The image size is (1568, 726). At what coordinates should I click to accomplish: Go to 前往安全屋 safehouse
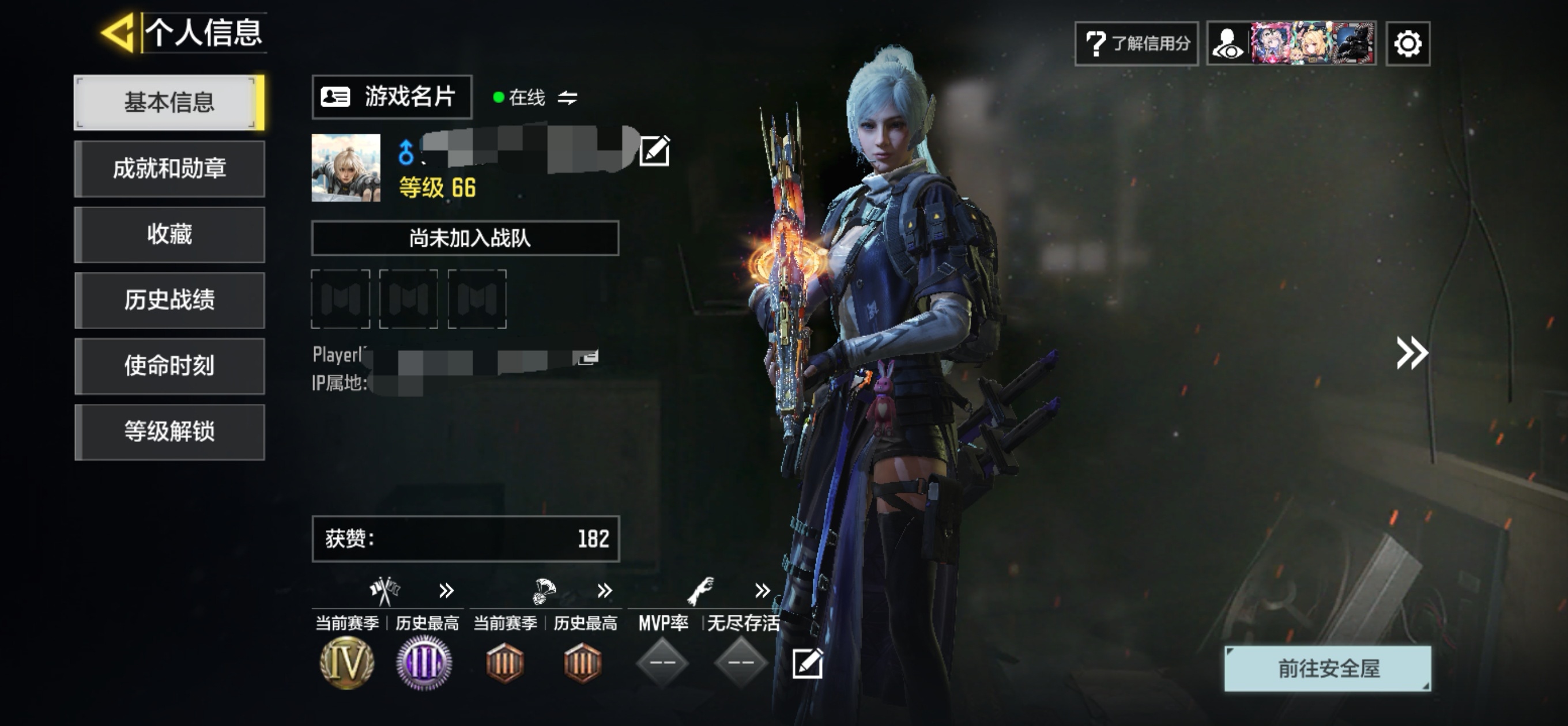[x=1328, y=668]
